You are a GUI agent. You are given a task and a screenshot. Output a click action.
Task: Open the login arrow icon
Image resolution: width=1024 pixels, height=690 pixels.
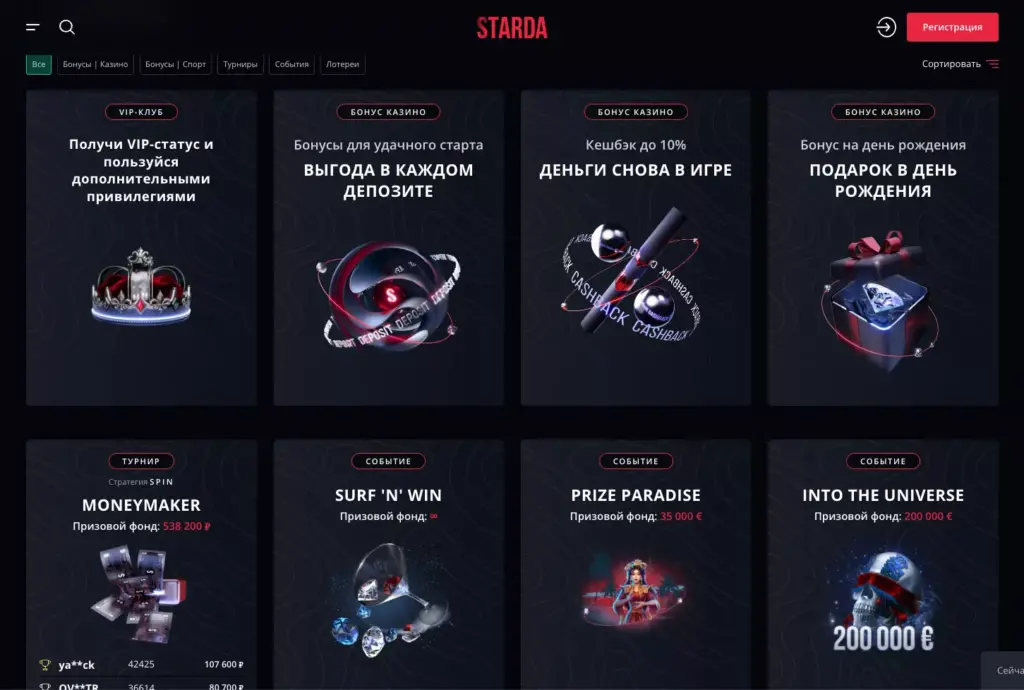coord(886,28)
